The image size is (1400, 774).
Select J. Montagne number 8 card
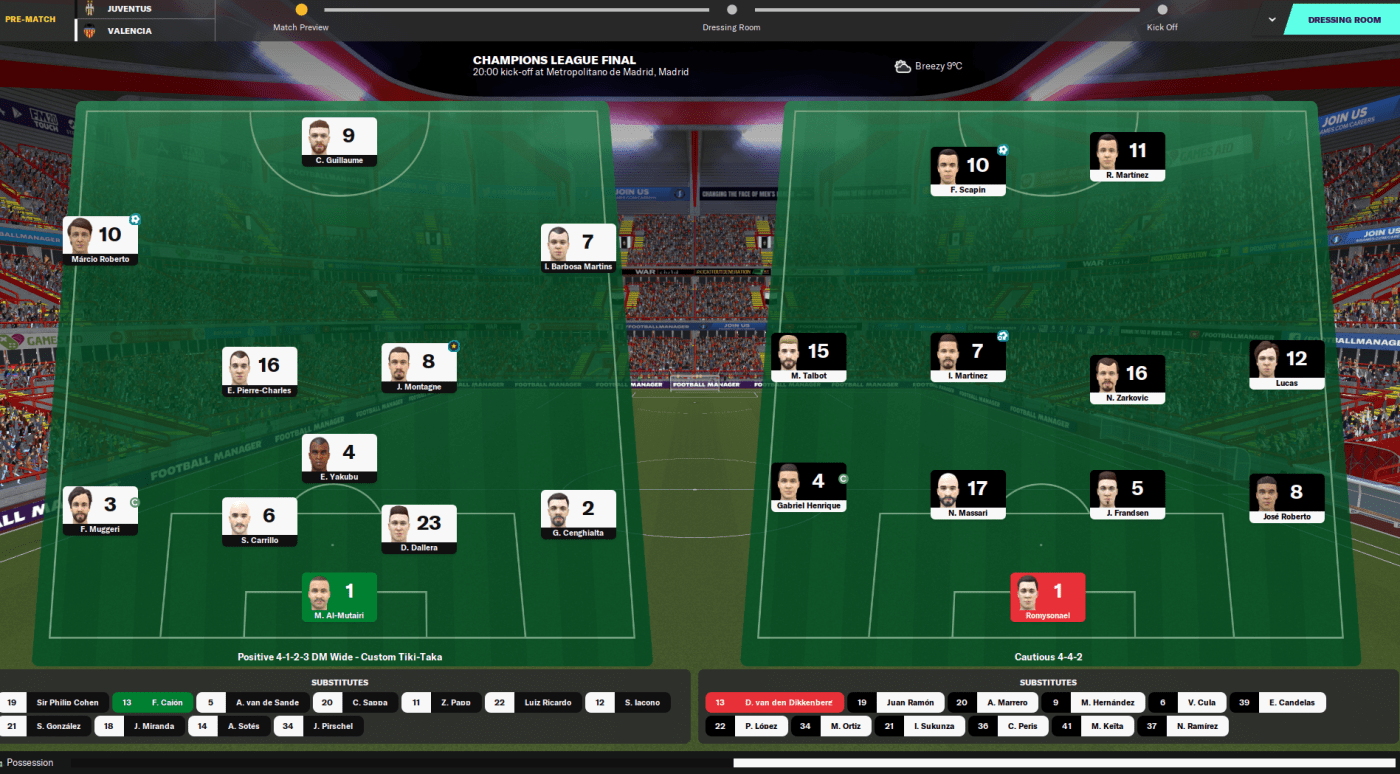418,368
